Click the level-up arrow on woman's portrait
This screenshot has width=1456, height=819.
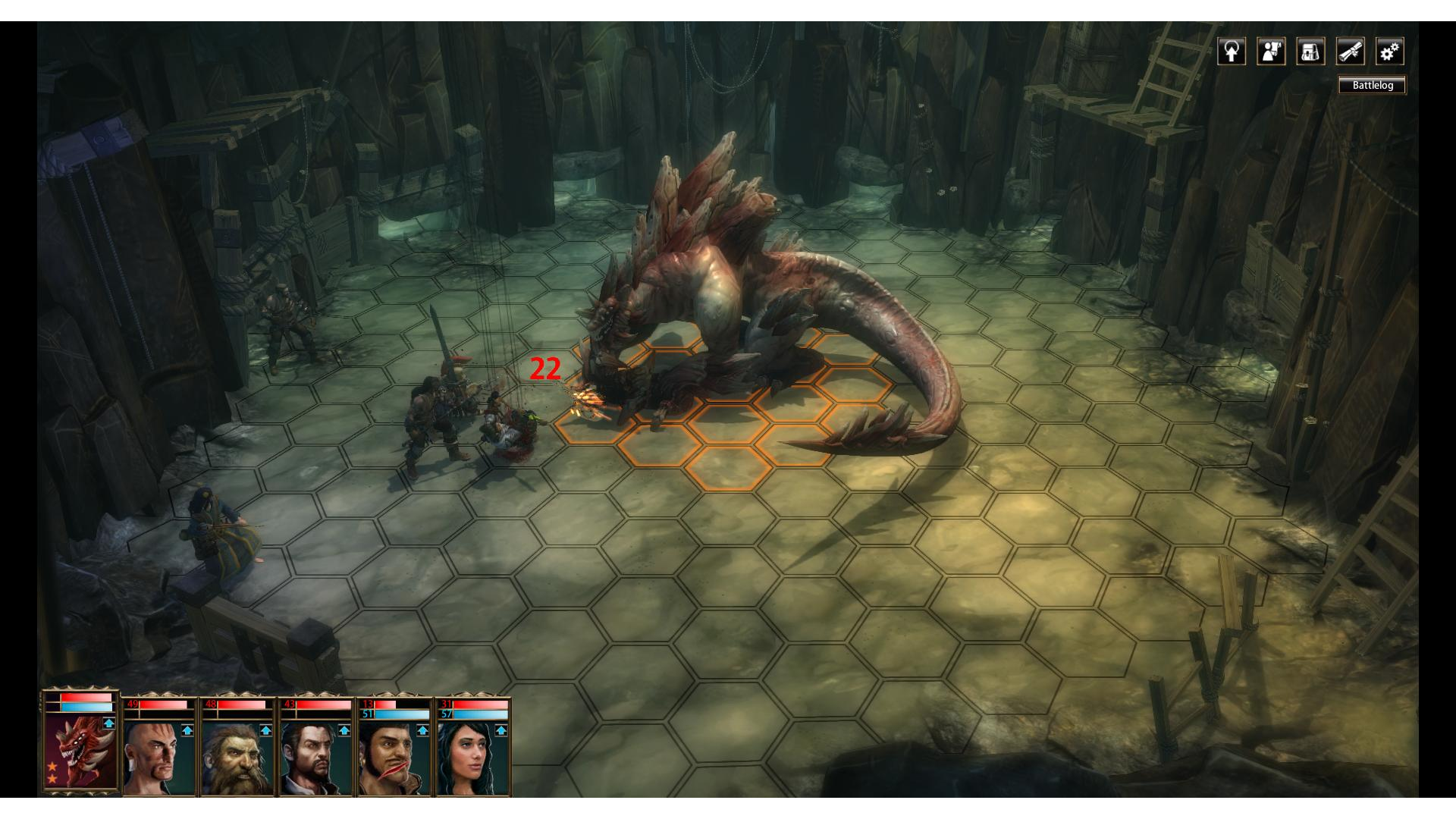click(x=500, y=730)
